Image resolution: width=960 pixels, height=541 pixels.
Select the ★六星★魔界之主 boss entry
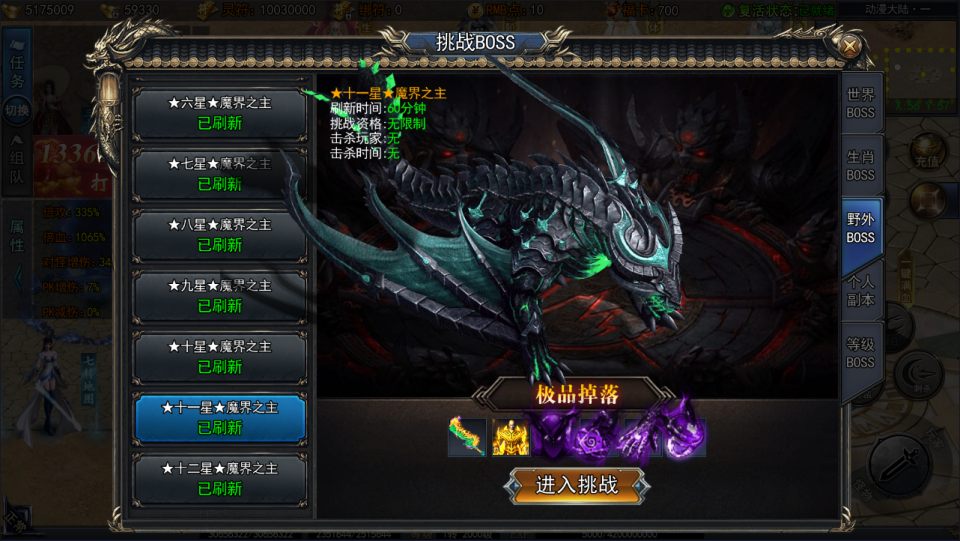(x=220, y=113)
